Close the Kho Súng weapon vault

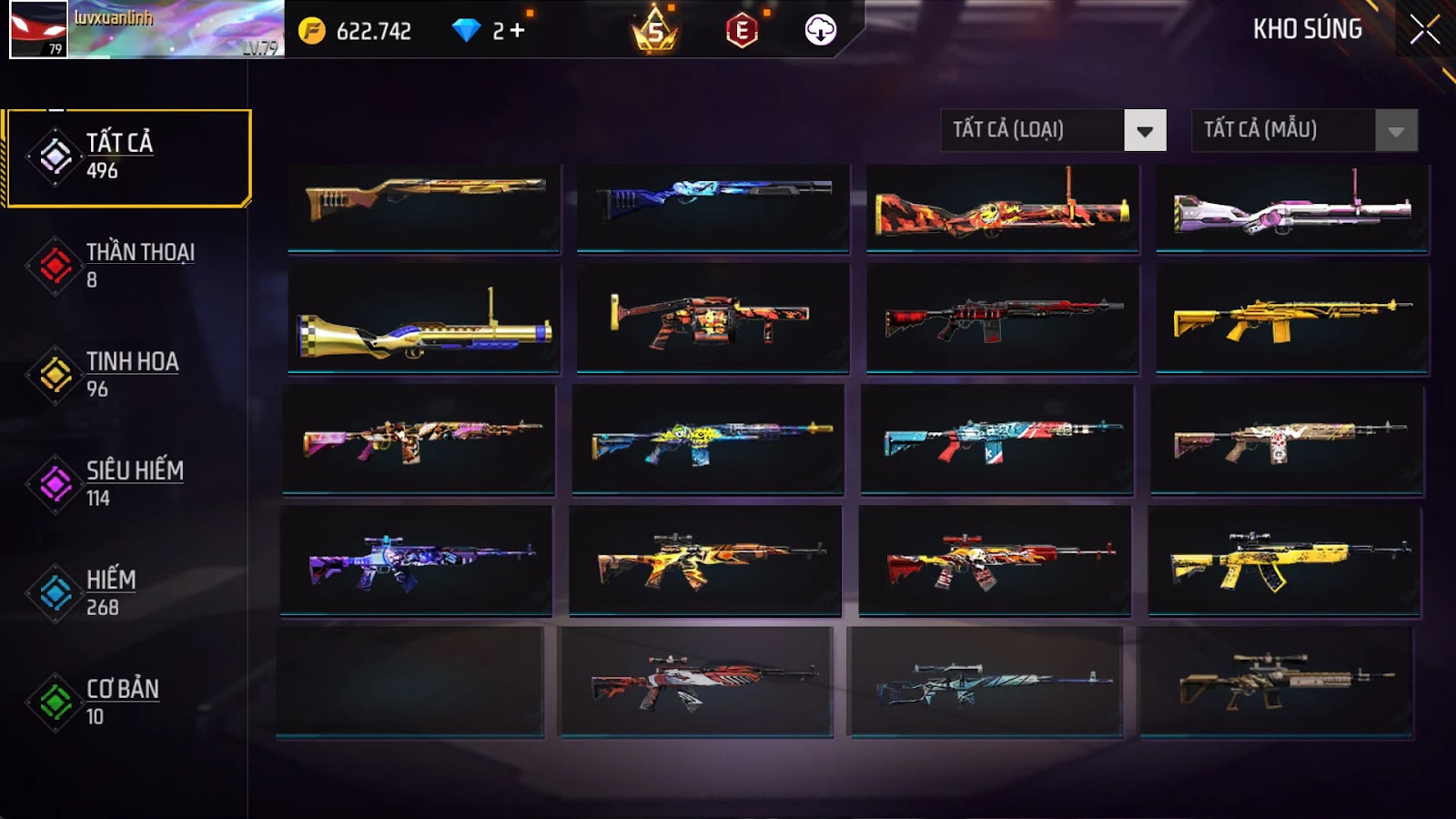tap(1424, 30)
